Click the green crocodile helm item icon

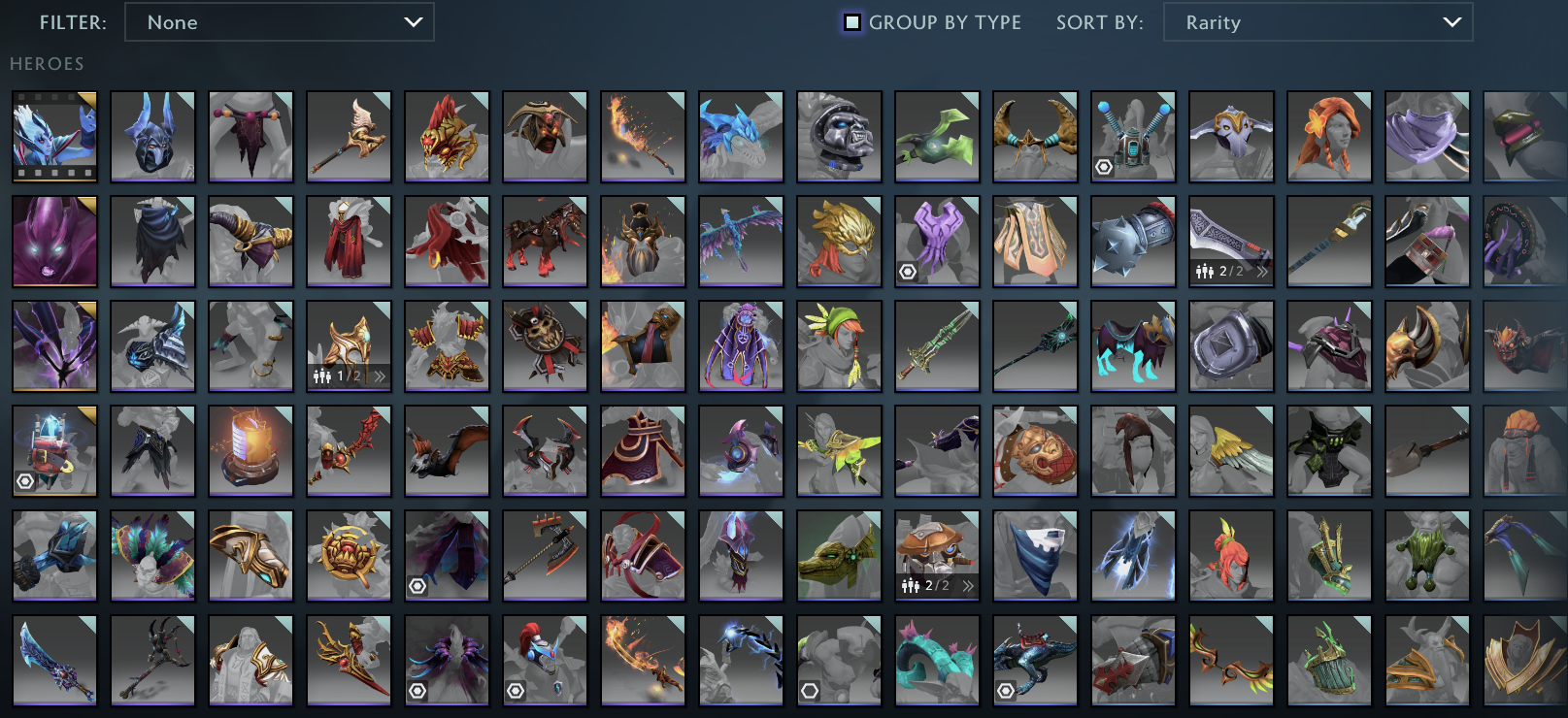[x=839, y=555]
